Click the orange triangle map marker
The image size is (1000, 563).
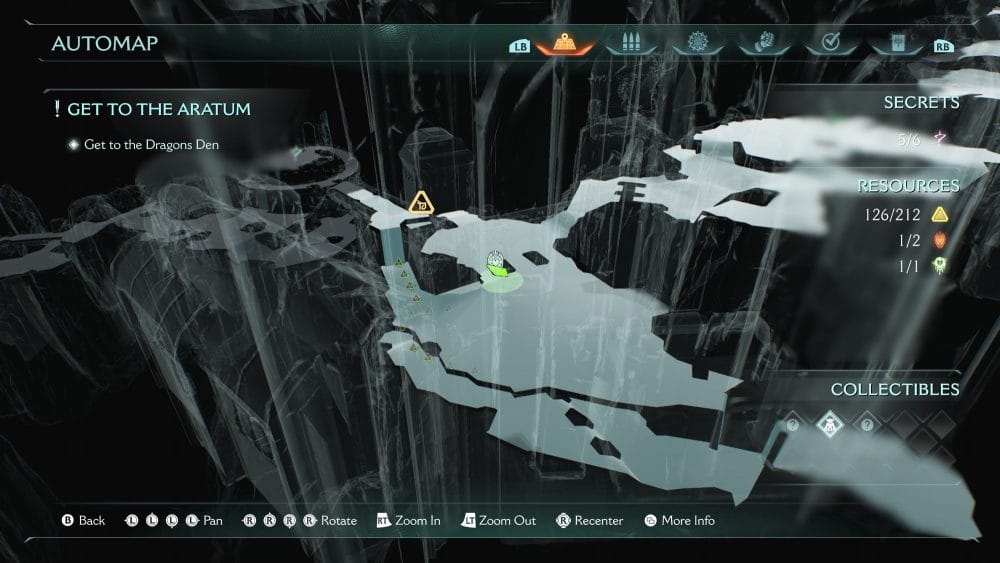click(x=421, y=204)
